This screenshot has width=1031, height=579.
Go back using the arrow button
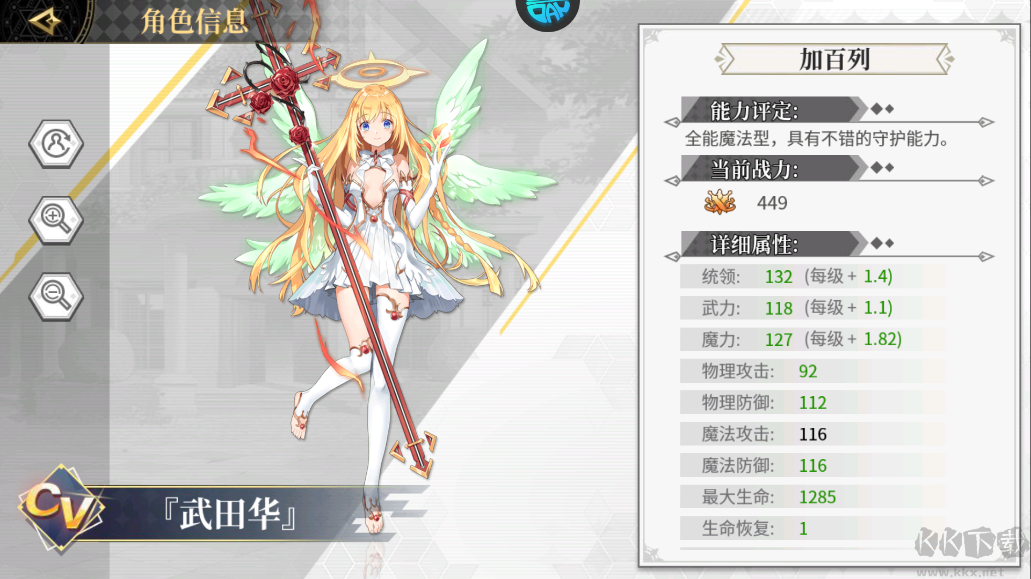(x=45, y=21)
